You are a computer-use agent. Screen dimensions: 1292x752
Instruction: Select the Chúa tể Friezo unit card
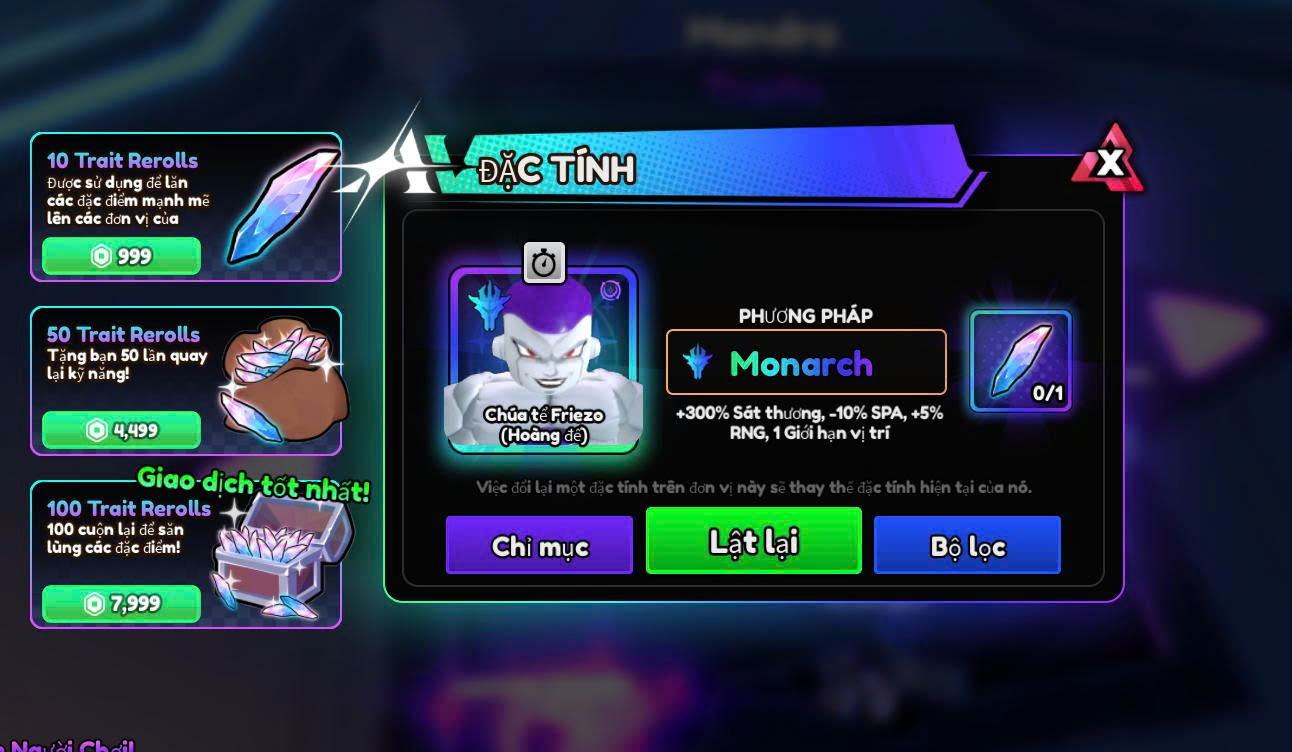point(543,361)
